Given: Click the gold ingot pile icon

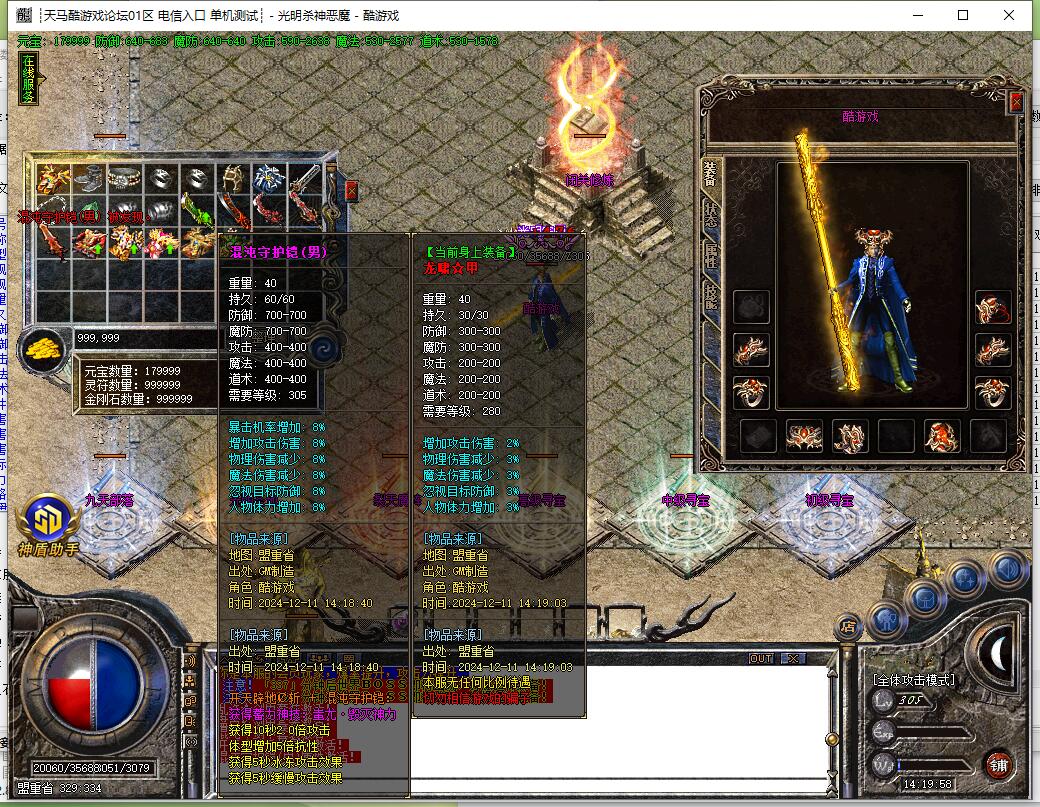Looking at the screenshot, I should [x=43, y=349].
